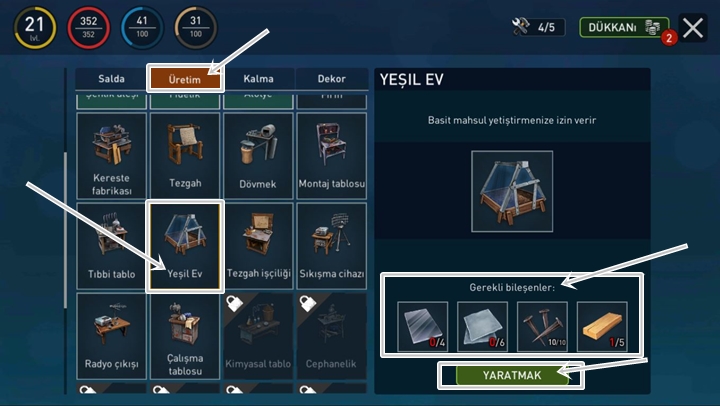720x406 pixels.
Task: Craft with the YARATMAK button
Action: tap(511, 376)
